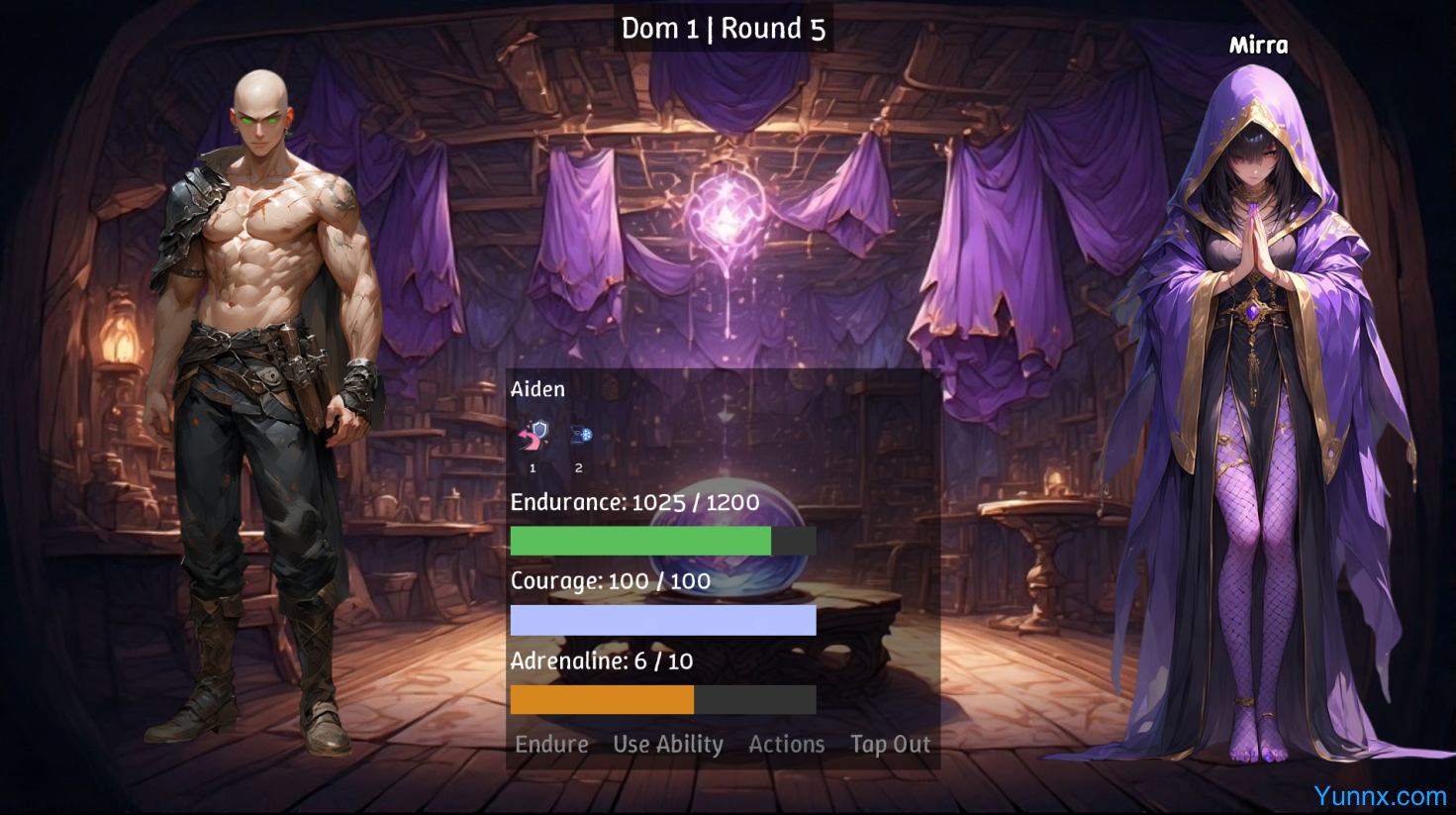Image resolution: width=1456 pixels, height=815 pixels.
Task: Inspect the shield with pink arrow status icon
Action: point(534,435)
